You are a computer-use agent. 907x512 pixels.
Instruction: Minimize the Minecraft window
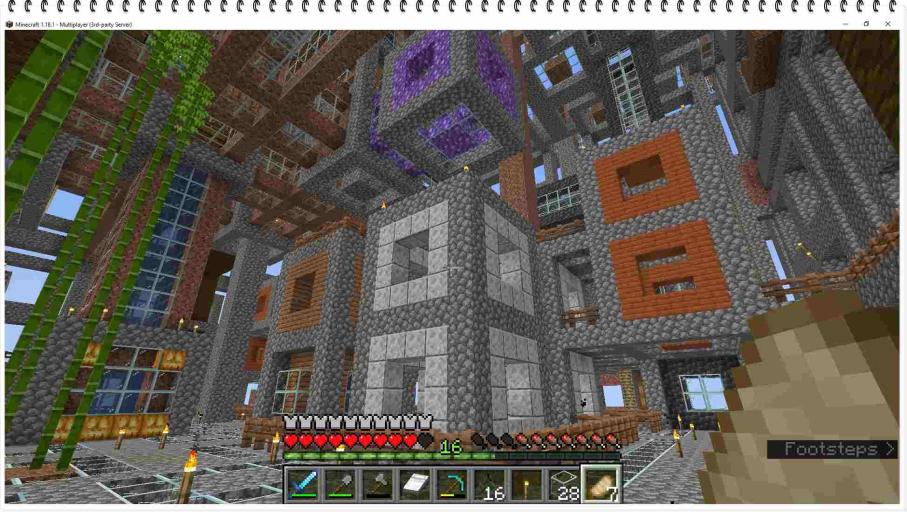(x=844, y=24)
